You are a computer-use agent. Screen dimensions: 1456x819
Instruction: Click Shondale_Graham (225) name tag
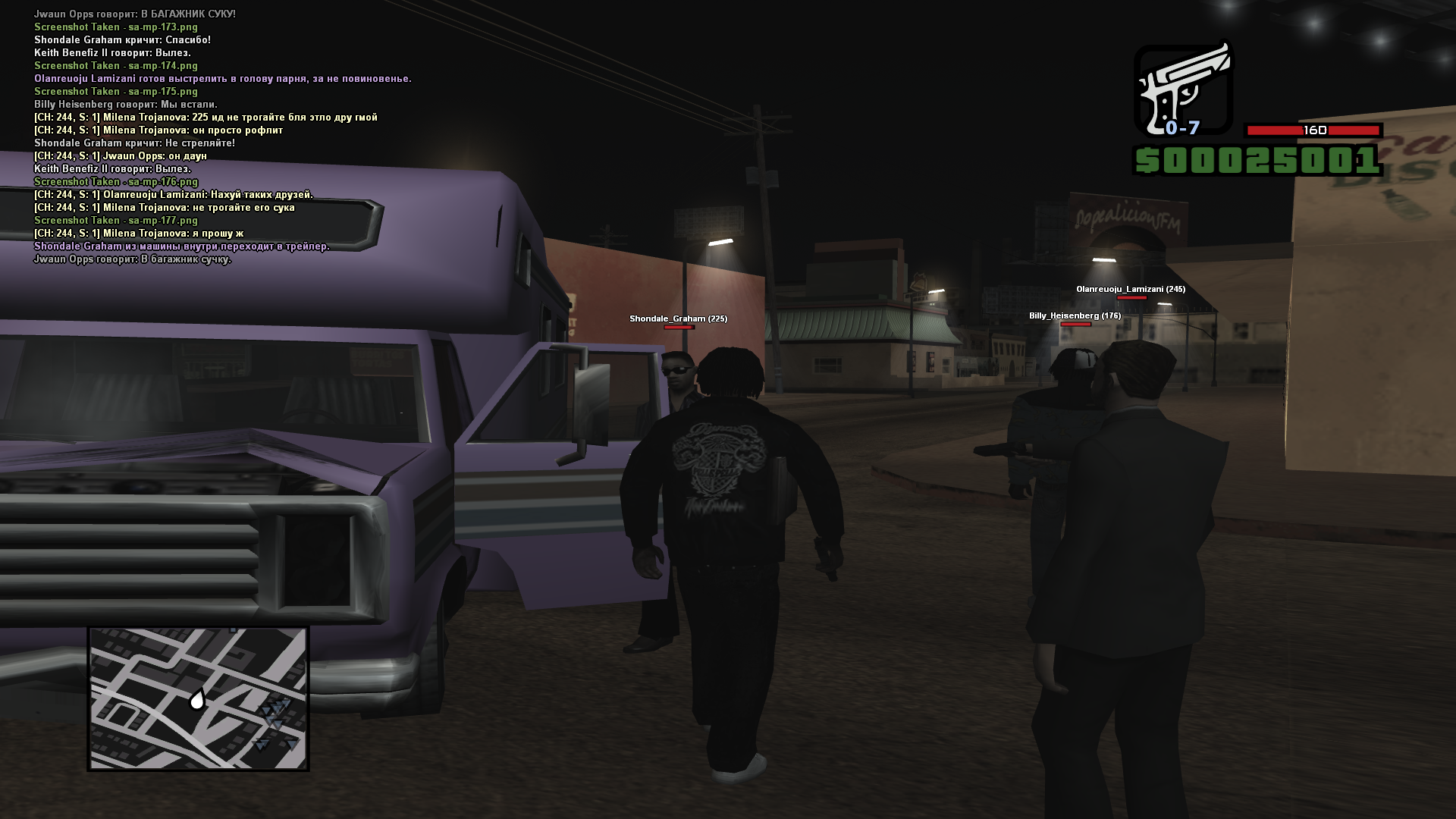coord(678,318)
